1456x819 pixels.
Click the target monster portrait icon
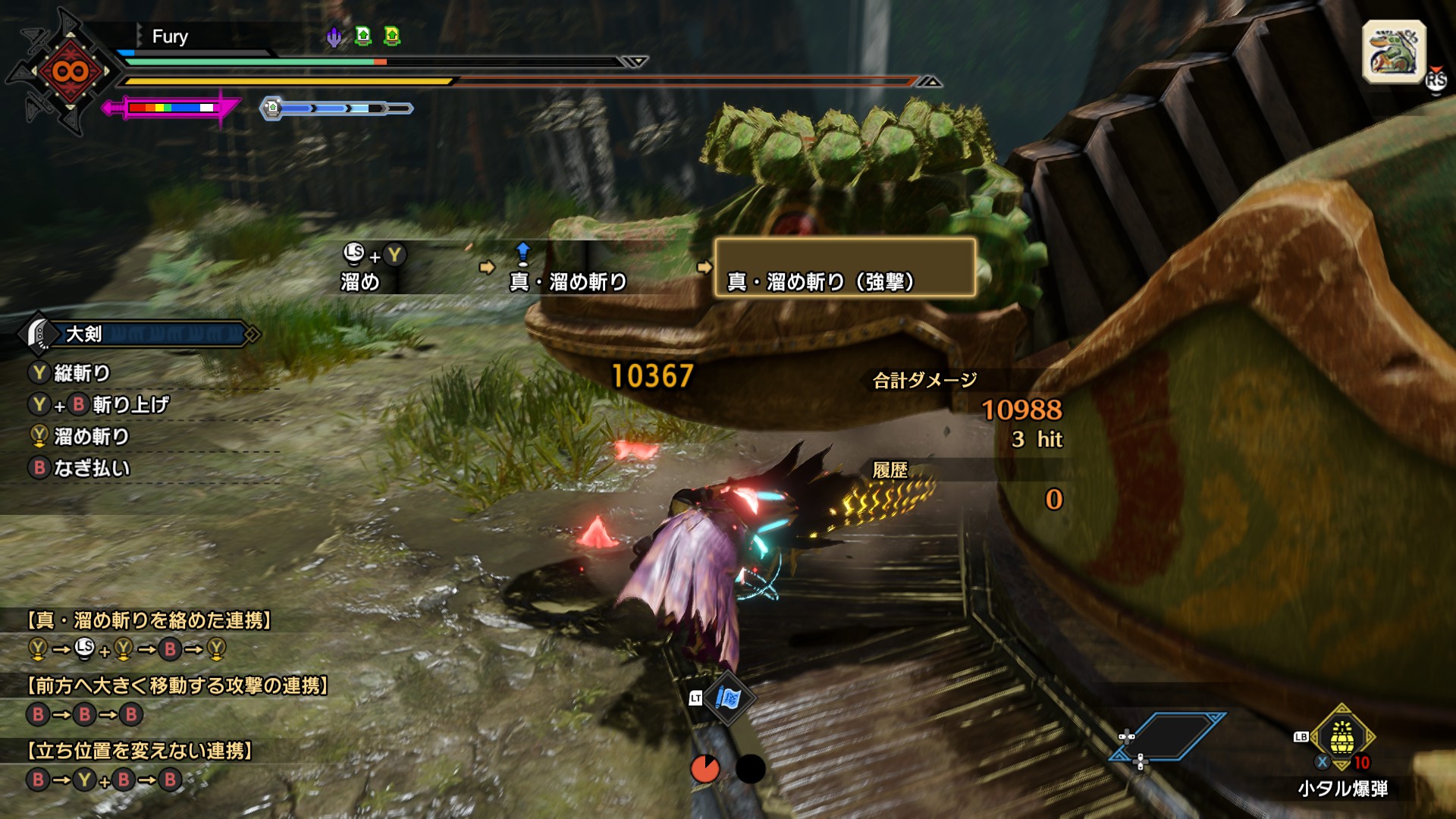pyautogui.click(x=1394, y=52)
